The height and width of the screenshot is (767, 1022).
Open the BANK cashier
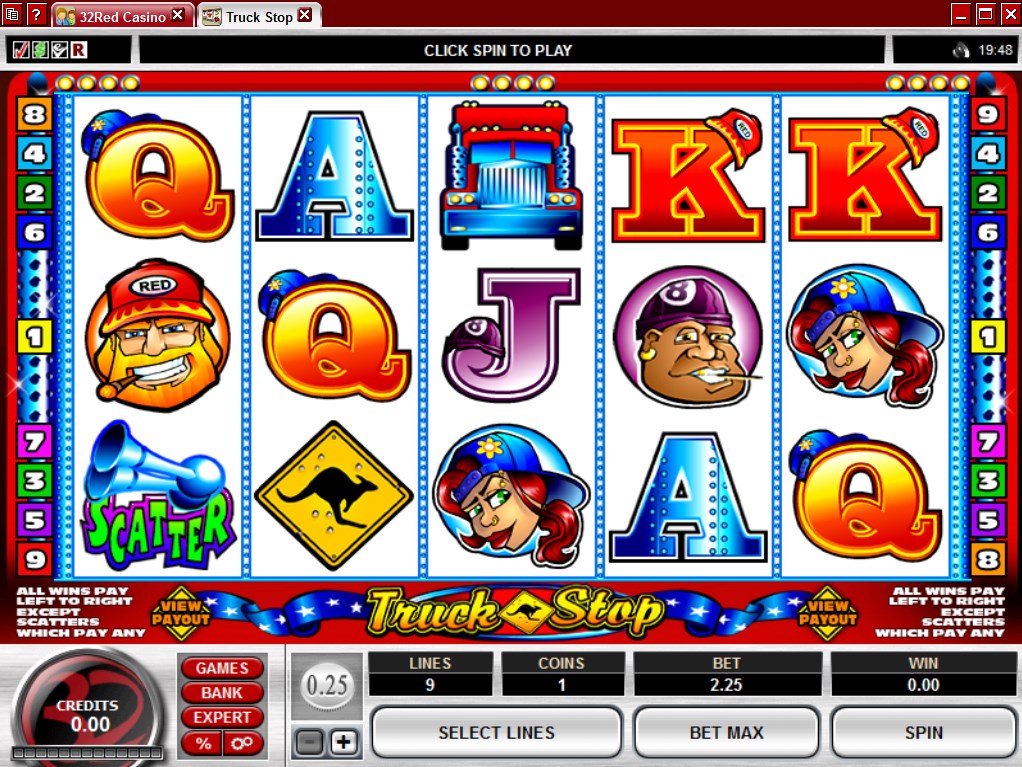pos(222,692)
